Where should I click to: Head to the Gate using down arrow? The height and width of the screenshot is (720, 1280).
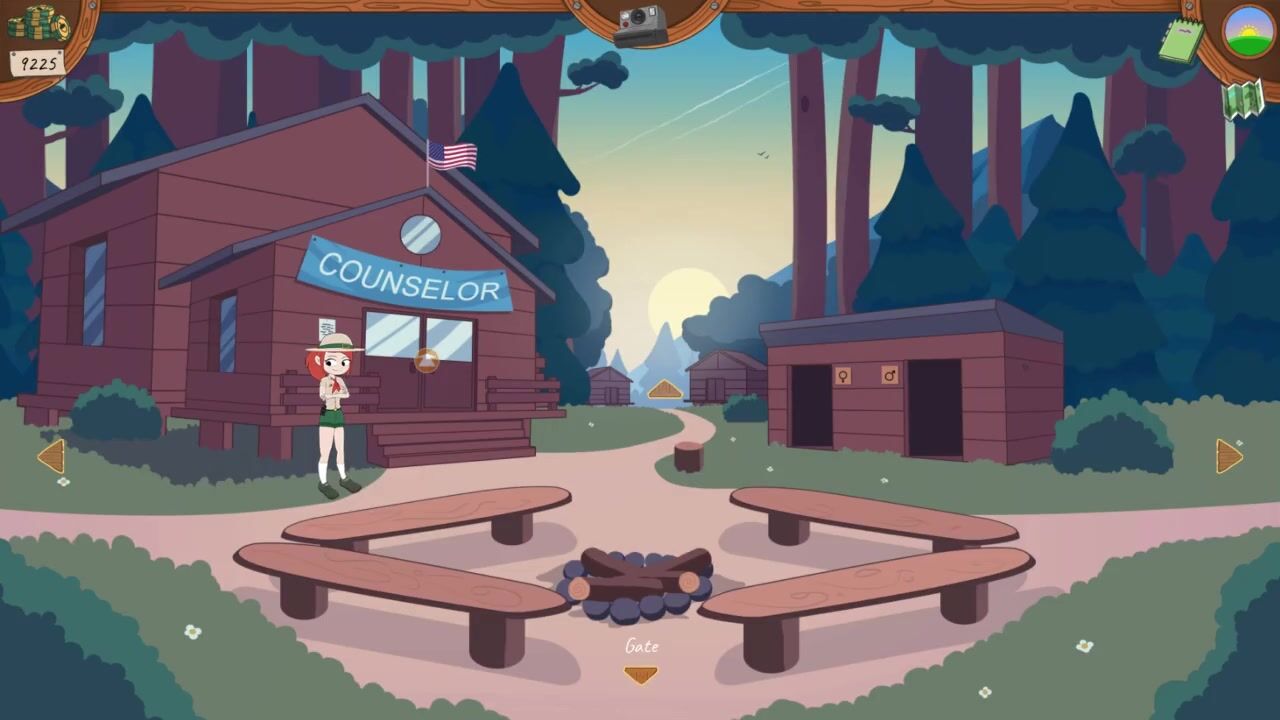tap(640, 674)
